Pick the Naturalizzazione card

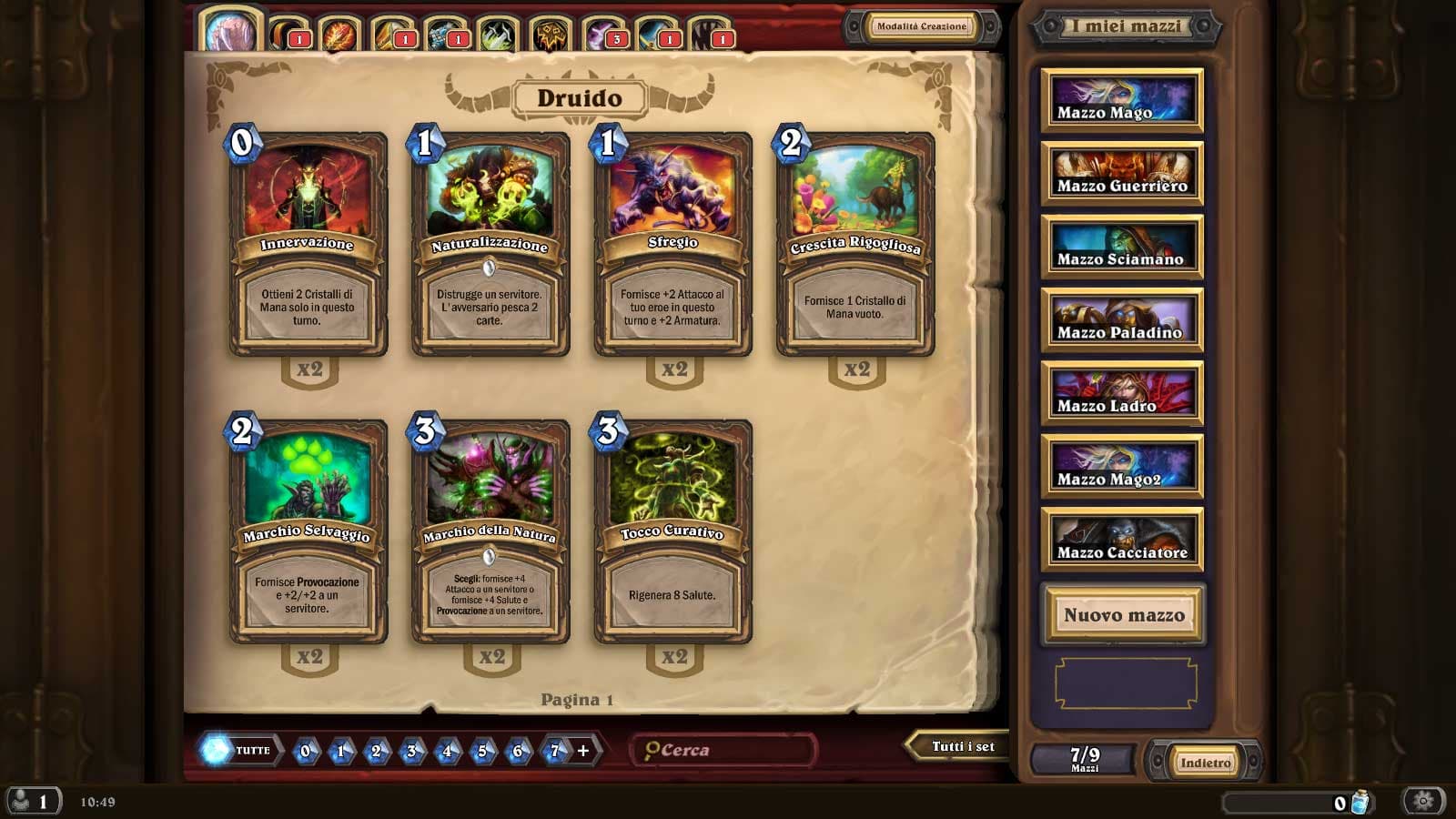coord(490,244)
